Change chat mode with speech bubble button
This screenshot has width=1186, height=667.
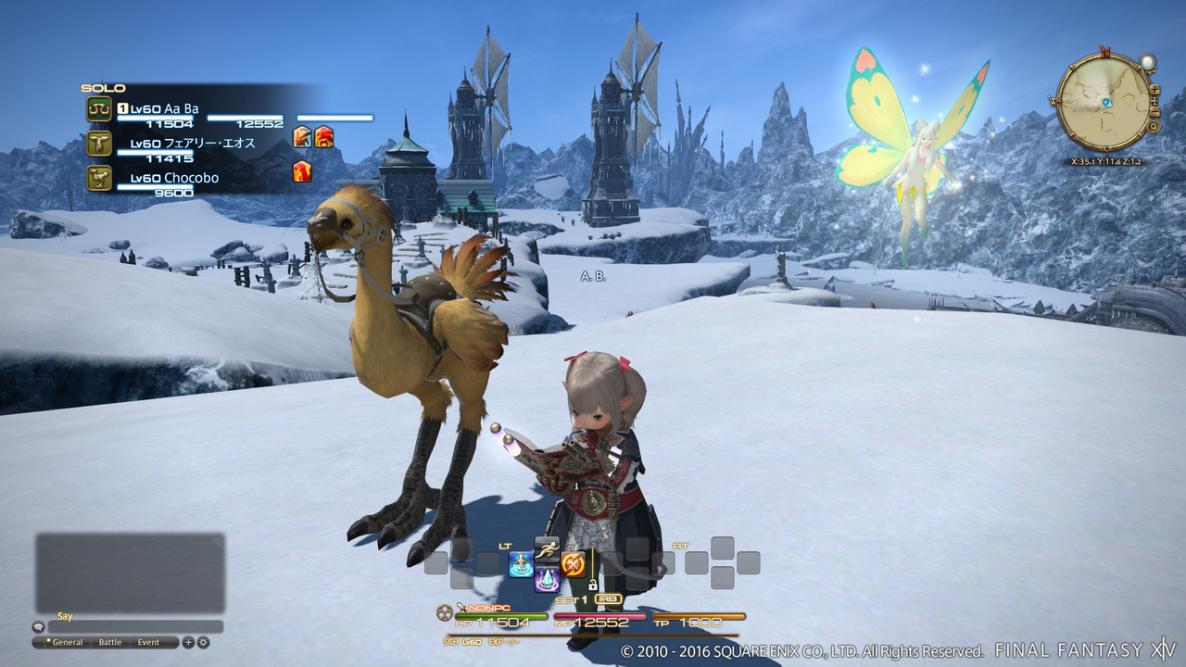click(39, 627)
